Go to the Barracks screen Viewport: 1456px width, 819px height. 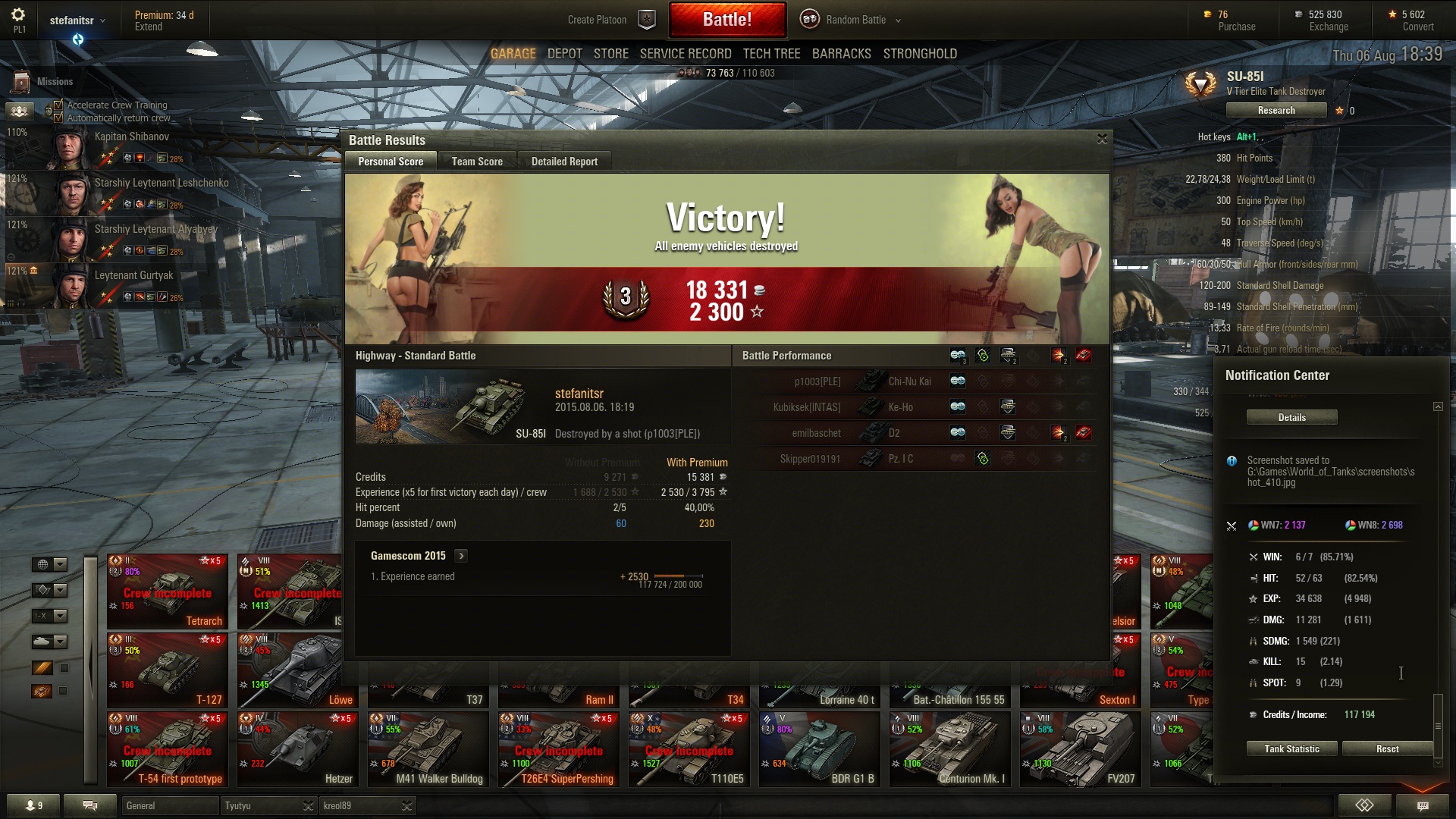click(x=841, y=54)
